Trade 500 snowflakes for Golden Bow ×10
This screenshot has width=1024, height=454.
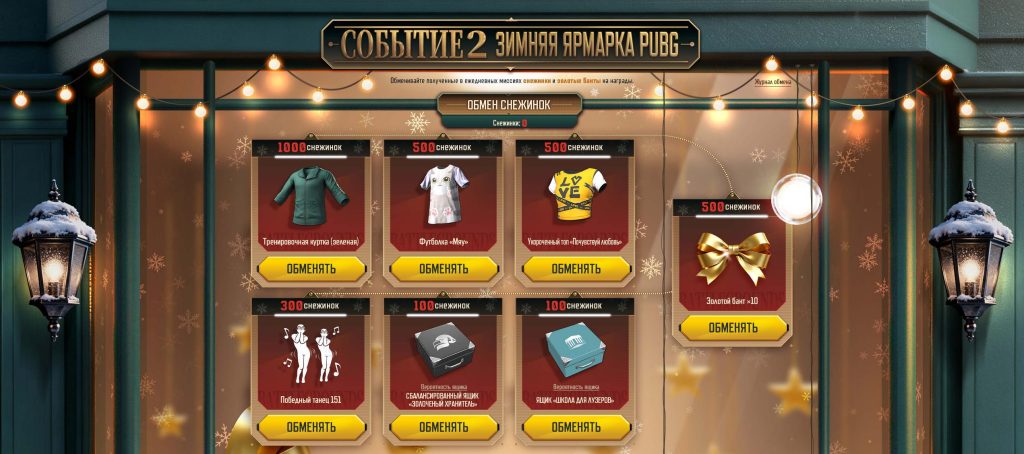732,327
